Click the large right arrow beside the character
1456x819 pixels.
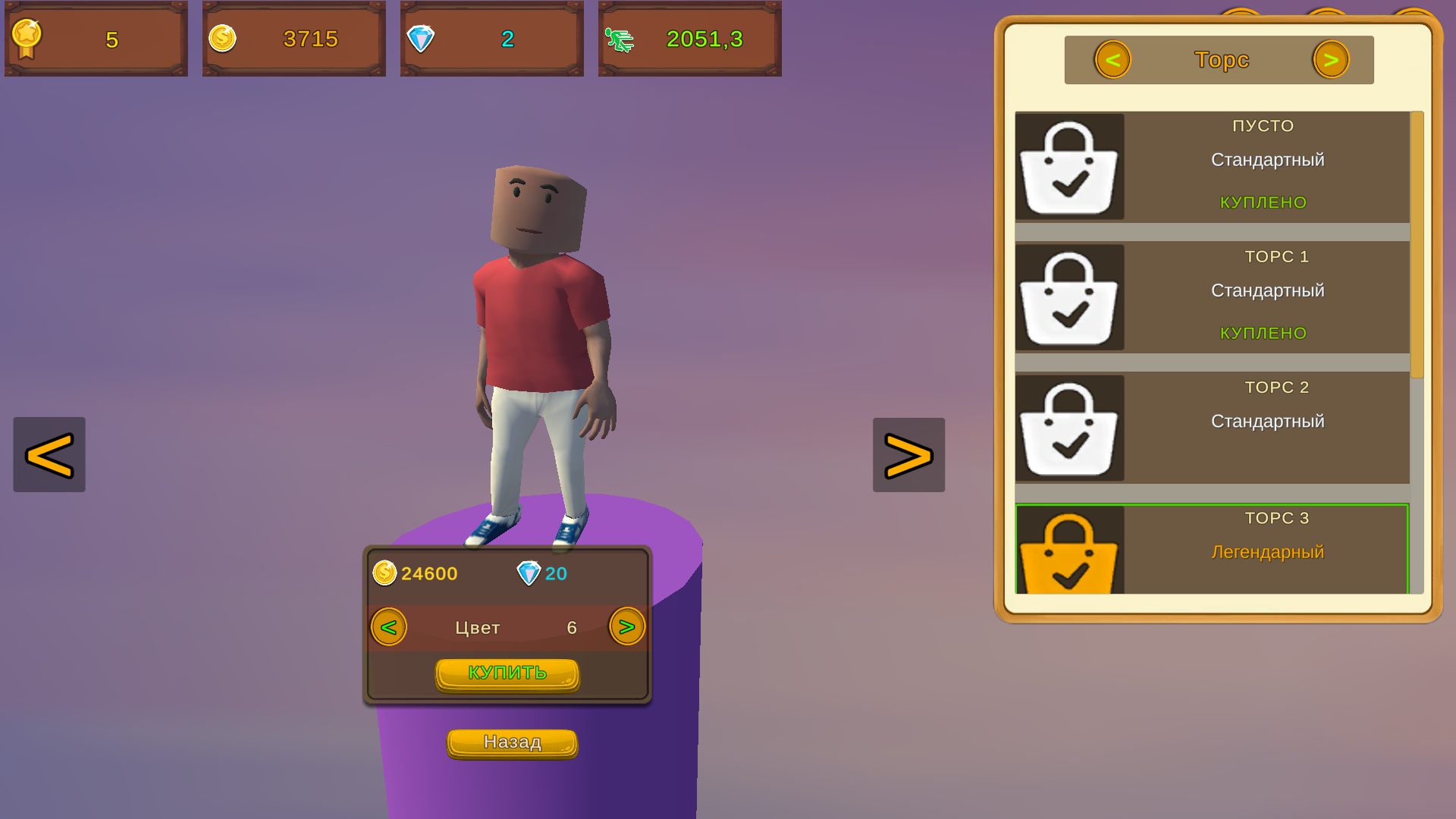pos(908,454)
